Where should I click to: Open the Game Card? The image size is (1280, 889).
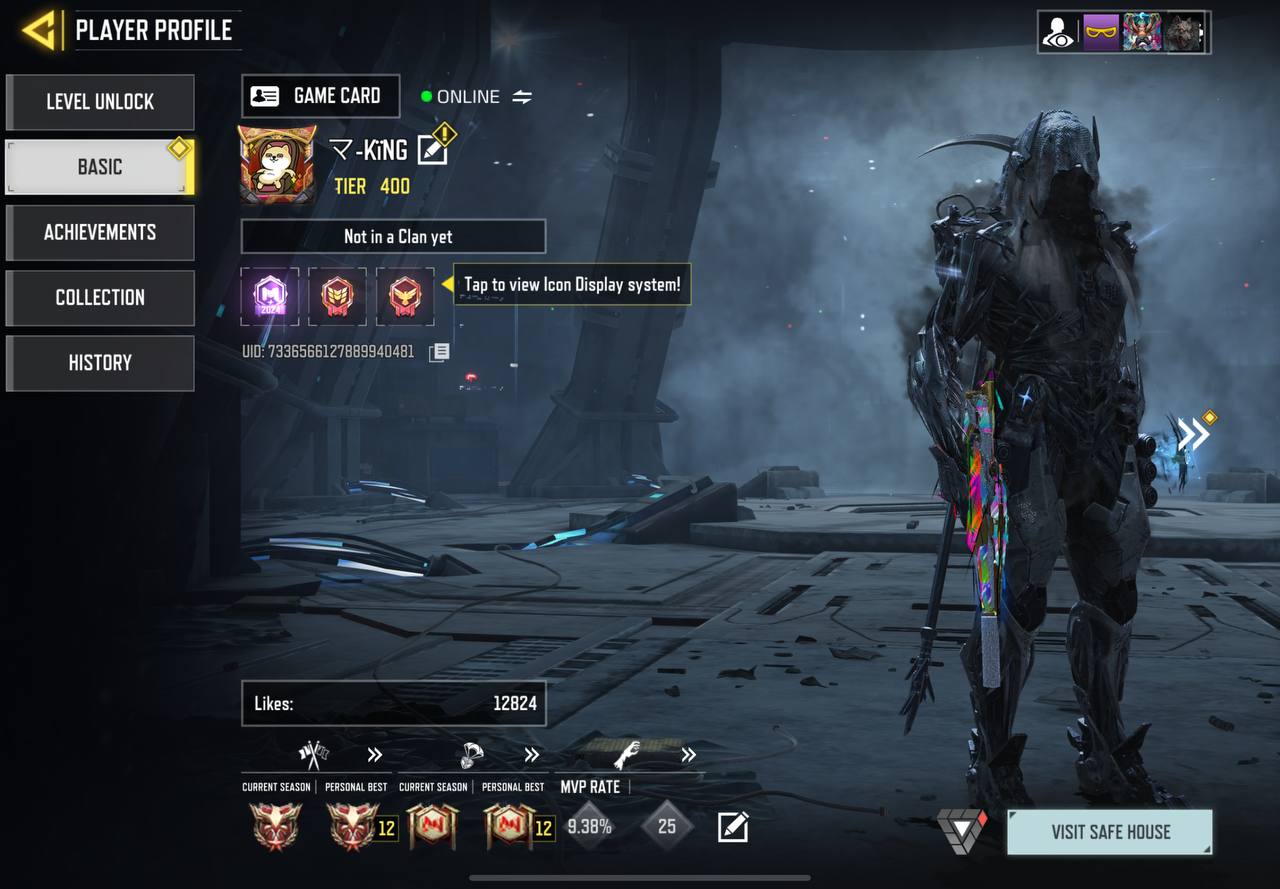coord(321,96)
